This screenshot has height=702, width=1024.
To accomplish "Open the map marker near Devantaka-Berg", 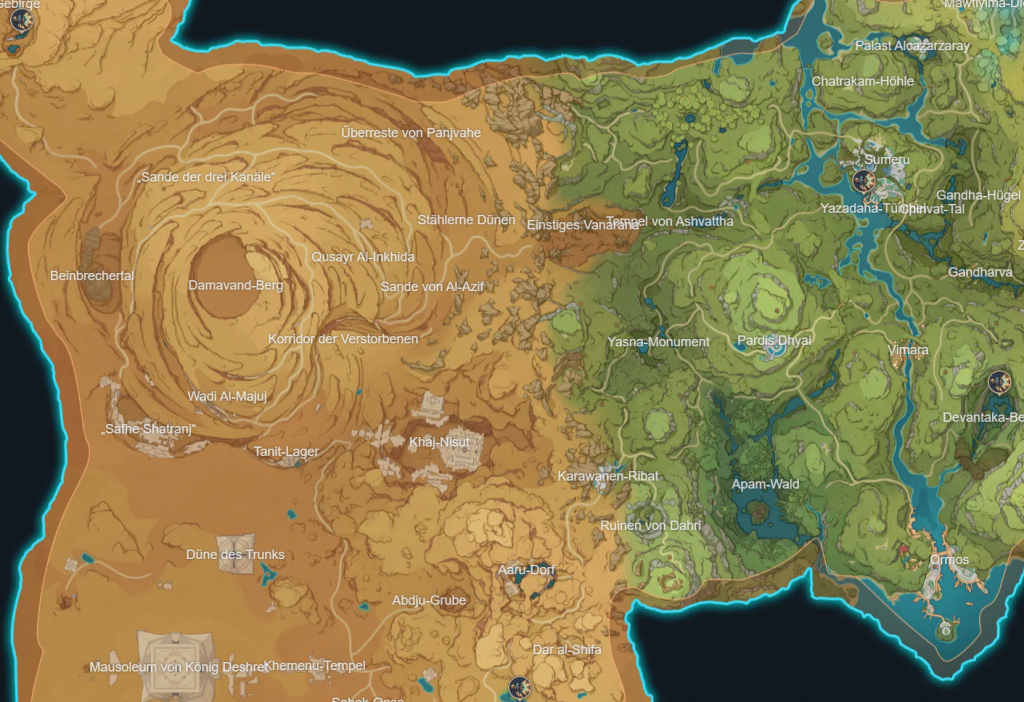I will (x=998, y=382).
